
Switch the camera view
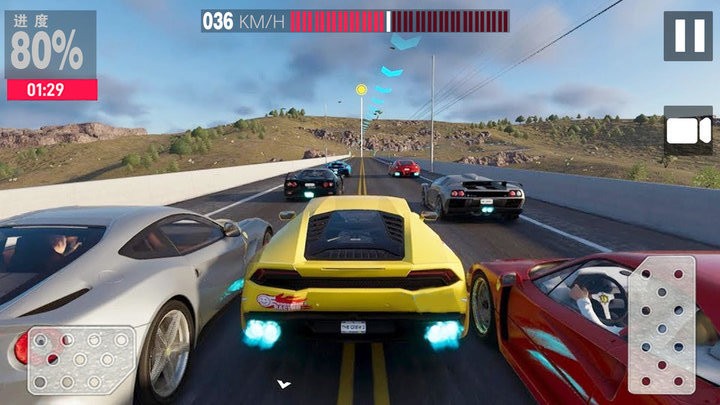[687, 131]
